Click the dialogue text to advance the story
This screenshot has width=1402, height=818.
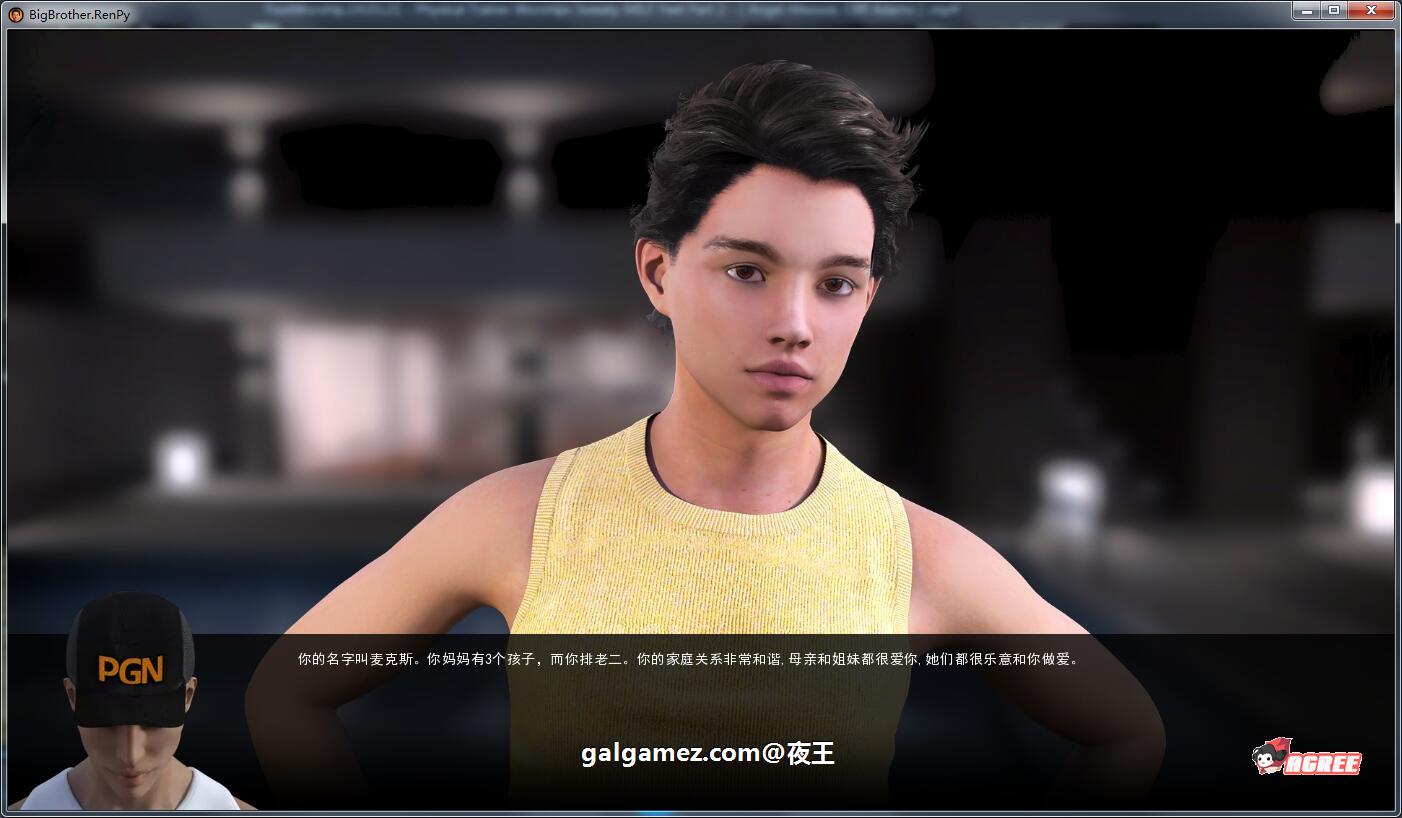690,658
